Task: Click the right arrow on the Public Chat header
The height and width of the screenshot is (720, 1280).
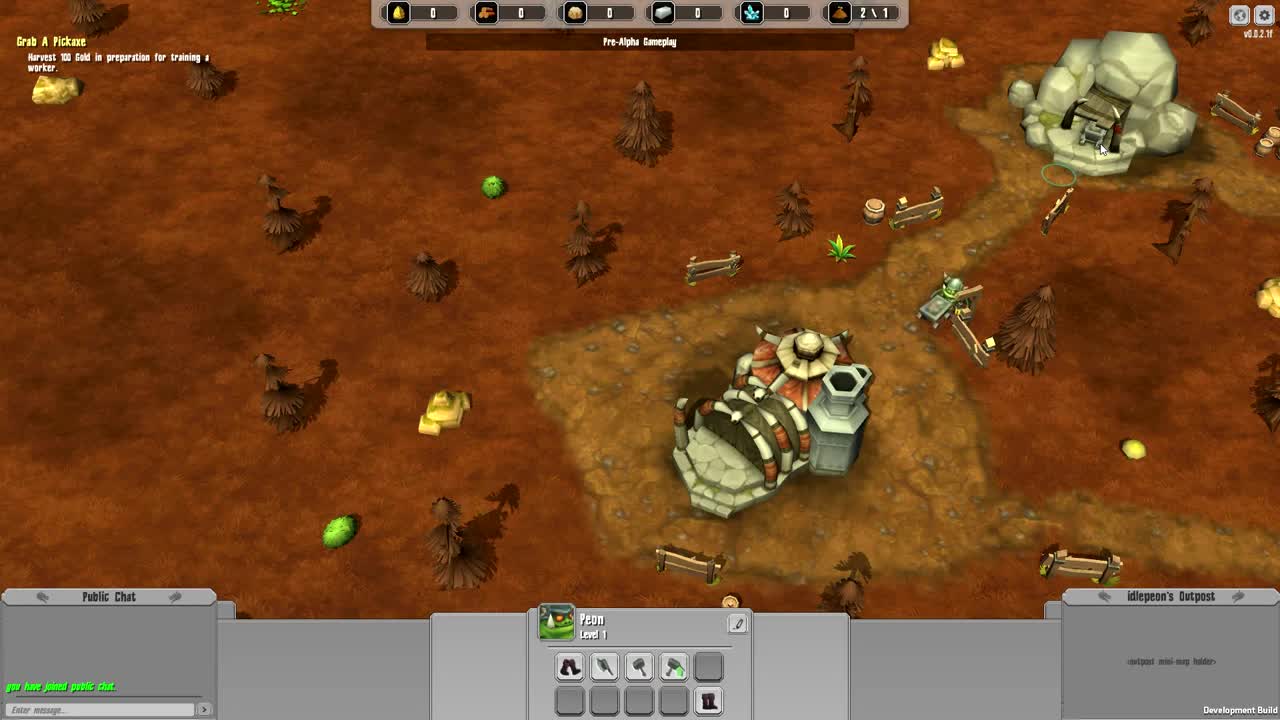Action: tap(176, 596)
